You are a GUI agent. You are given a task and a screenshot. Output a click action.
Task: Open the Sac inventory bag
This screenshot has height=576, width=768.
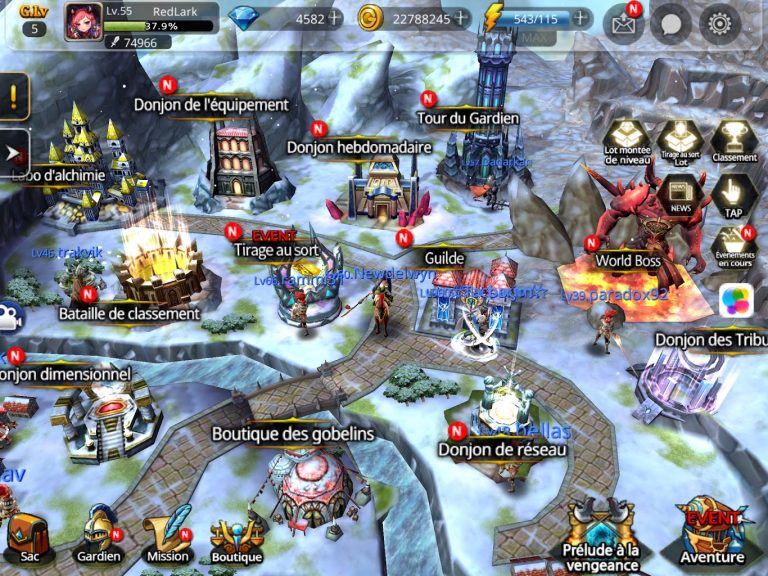coord(28,537)
